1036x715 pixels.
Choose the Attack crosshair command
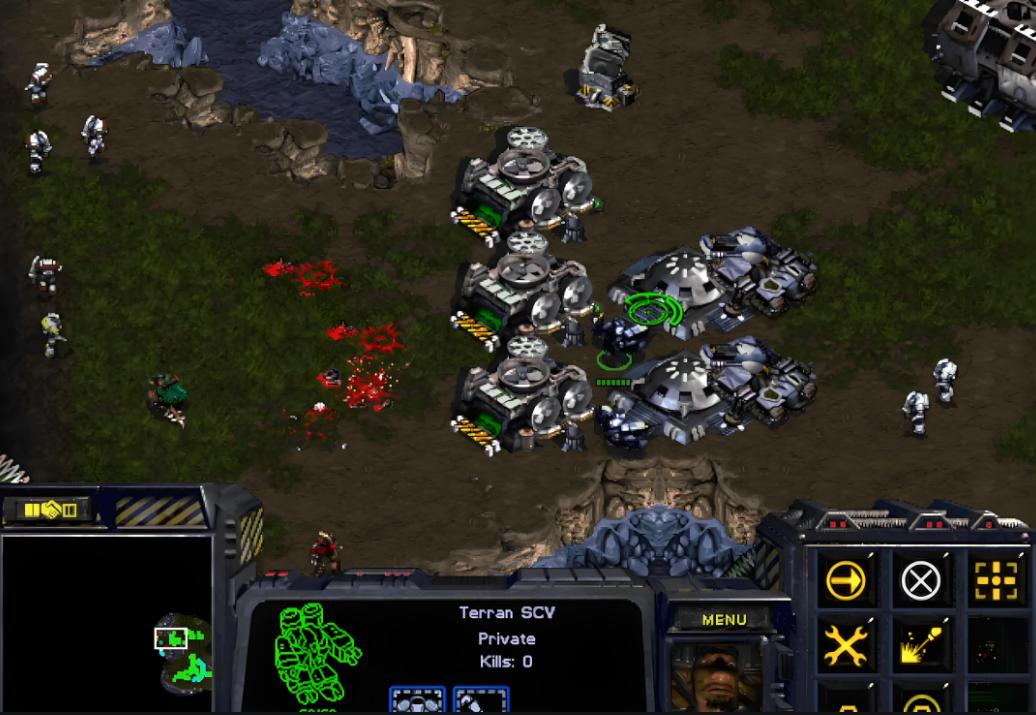click(996, 578)
